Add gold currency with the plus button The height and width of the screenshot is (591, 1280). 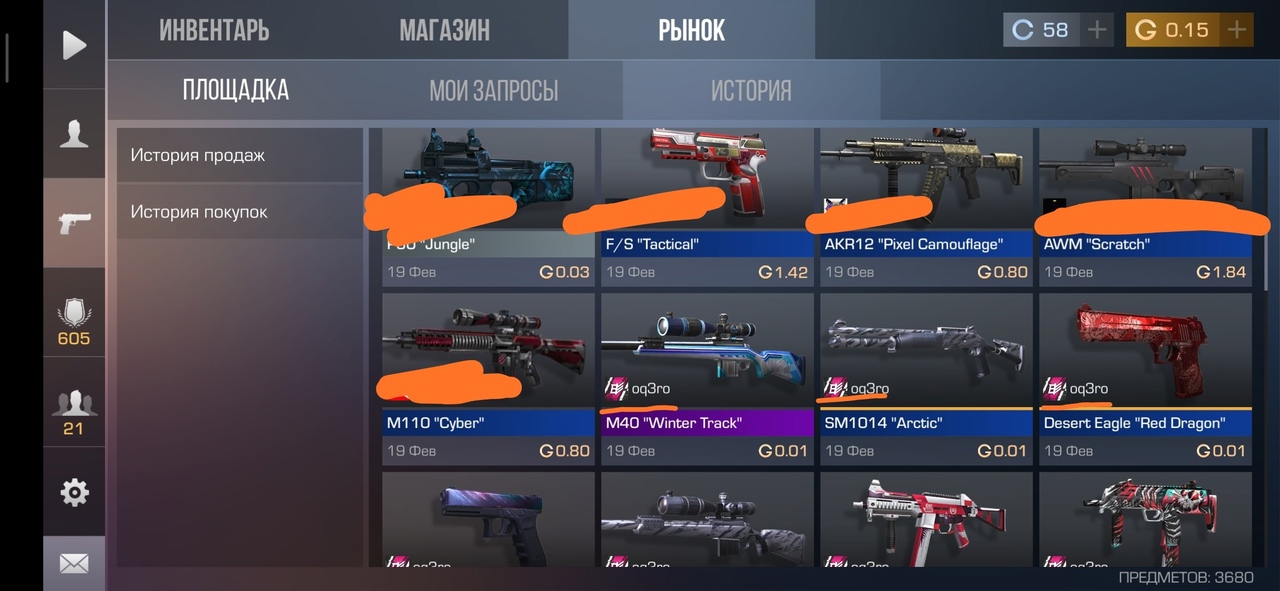[1237, 30]
